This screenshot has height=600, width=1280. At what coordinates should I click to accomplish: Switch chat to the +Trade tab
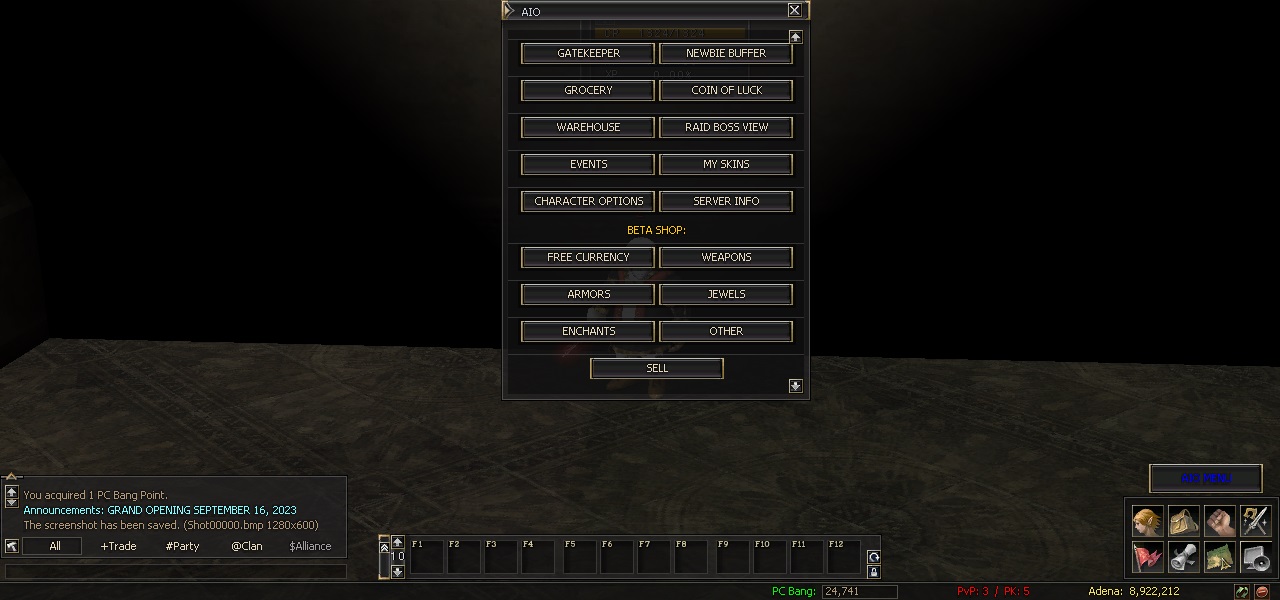pyautogui.click(x=118, y=546)
